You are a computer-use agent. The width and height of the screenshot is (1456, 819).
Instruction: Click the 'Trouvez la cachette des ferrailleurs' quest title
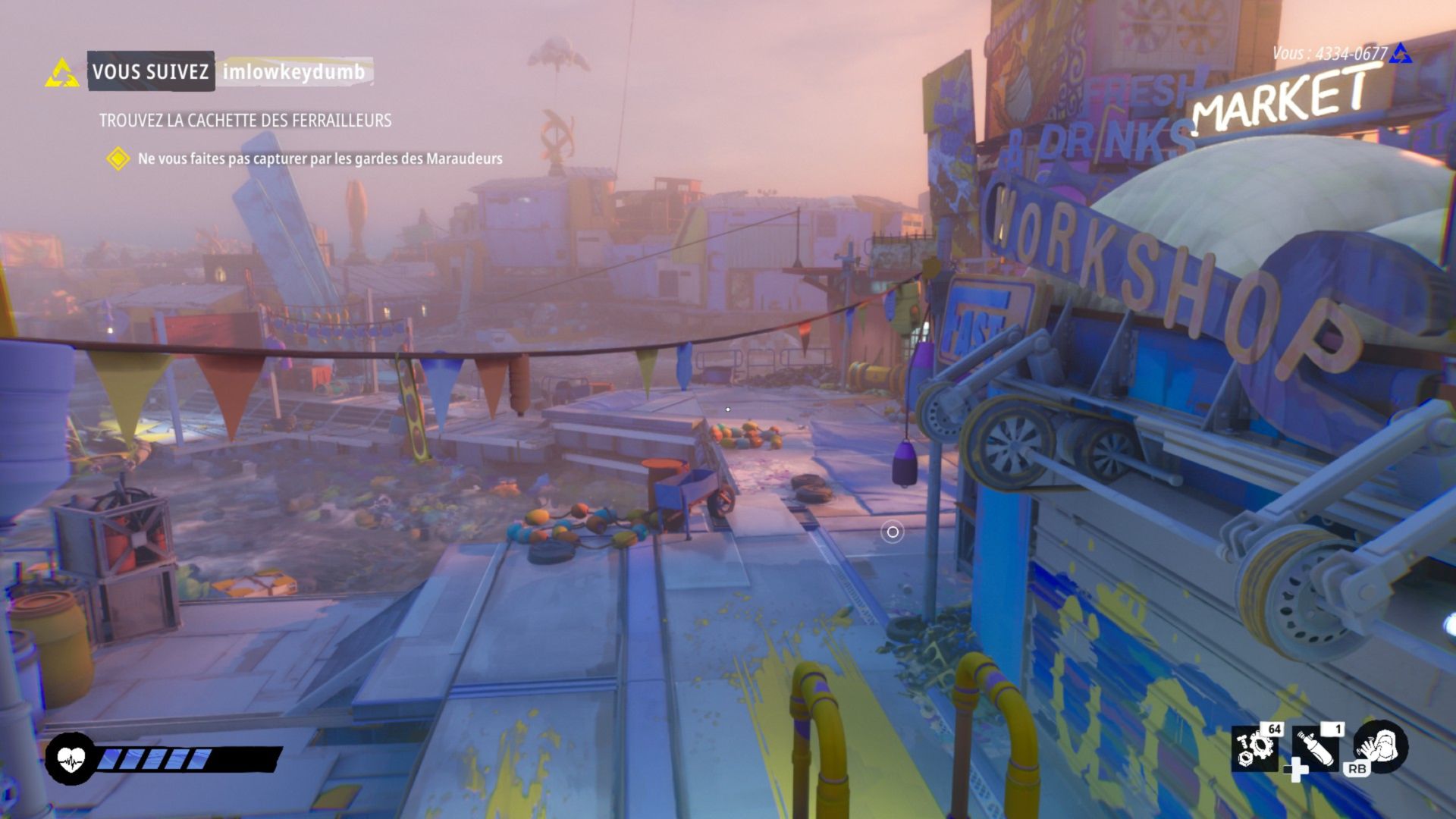pos(245,121)
